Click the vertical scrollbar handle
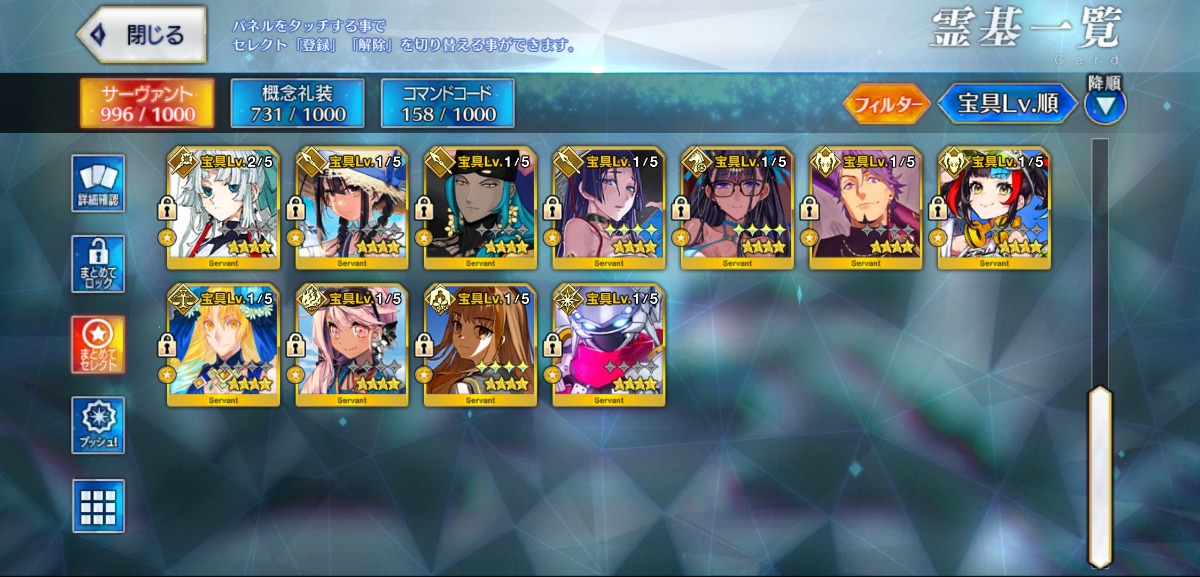This screenshot has width=1200, height=577. click(x=1100, y=475)
